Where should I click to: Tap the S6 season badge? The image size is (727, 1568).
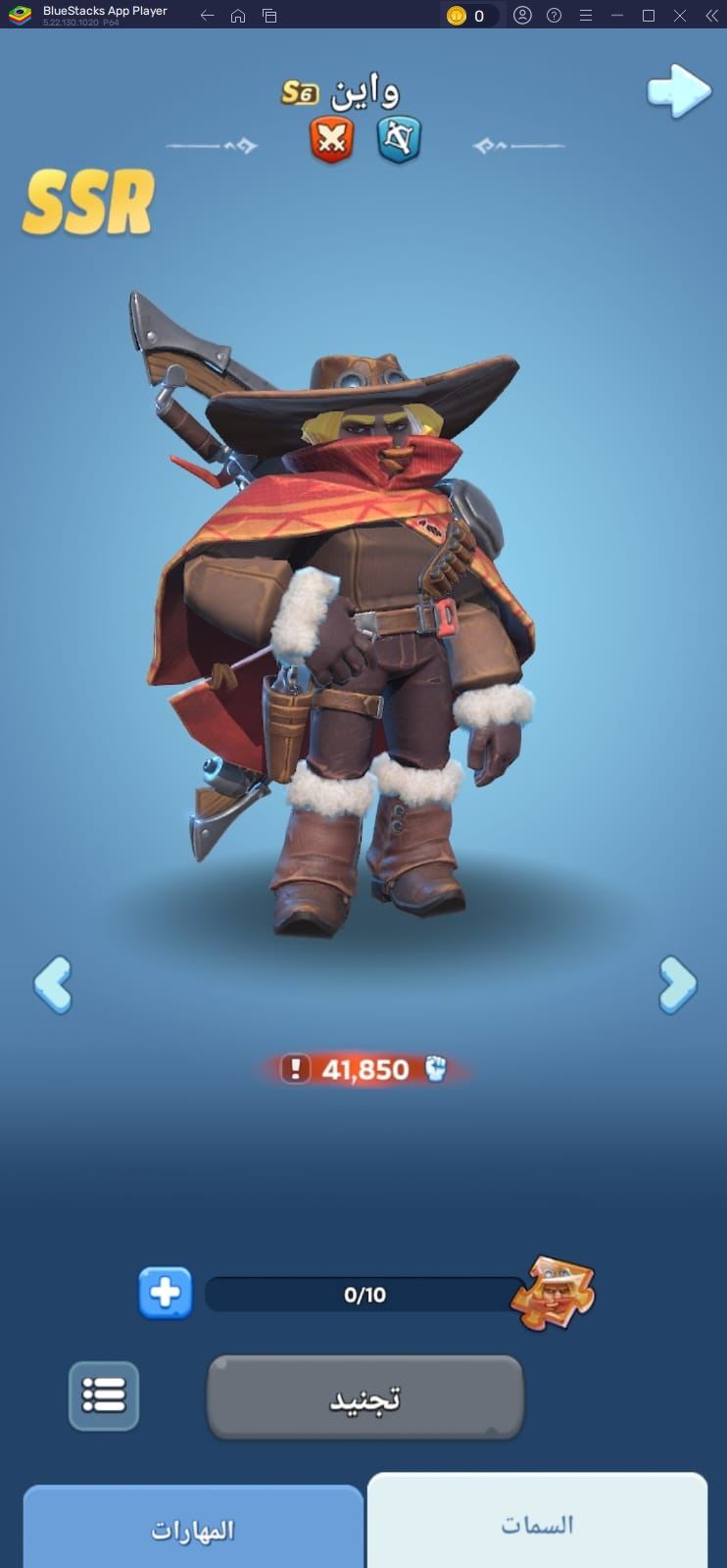(300, 93)
